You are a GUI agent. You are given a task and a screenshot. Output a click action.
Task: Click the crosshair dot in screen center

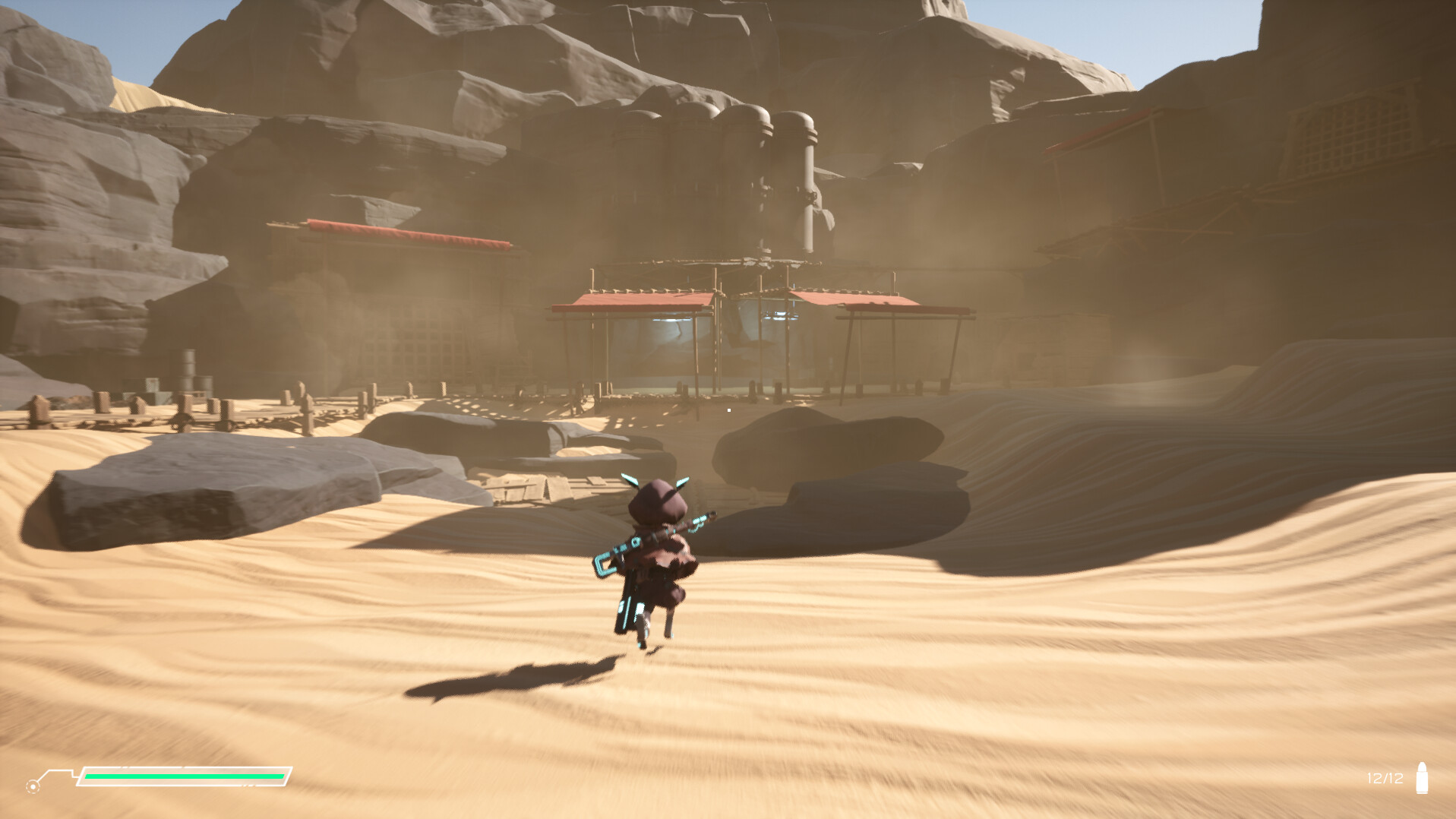tap(728, 409)
